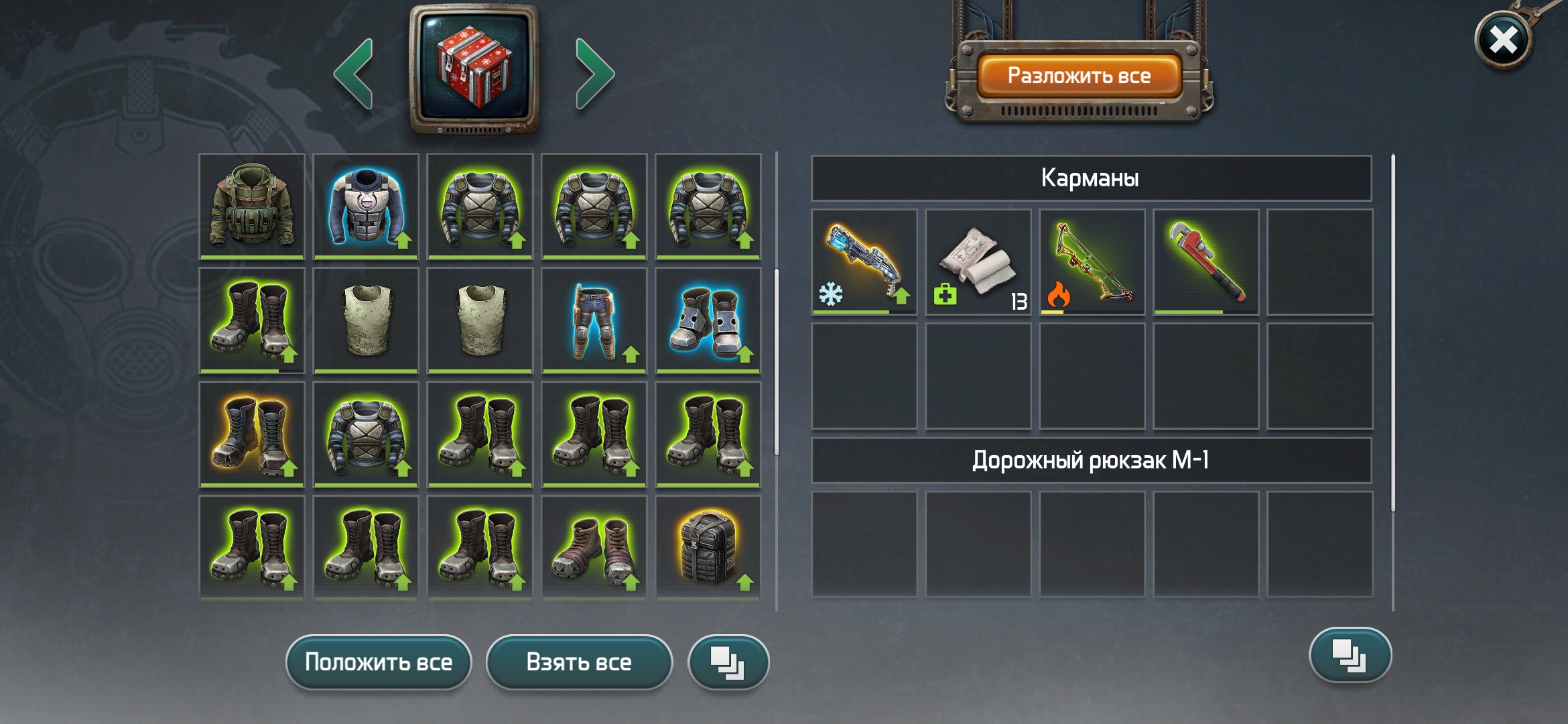Take everything with "Взять все"
The image size is (1568, 724).
point(579,662)
